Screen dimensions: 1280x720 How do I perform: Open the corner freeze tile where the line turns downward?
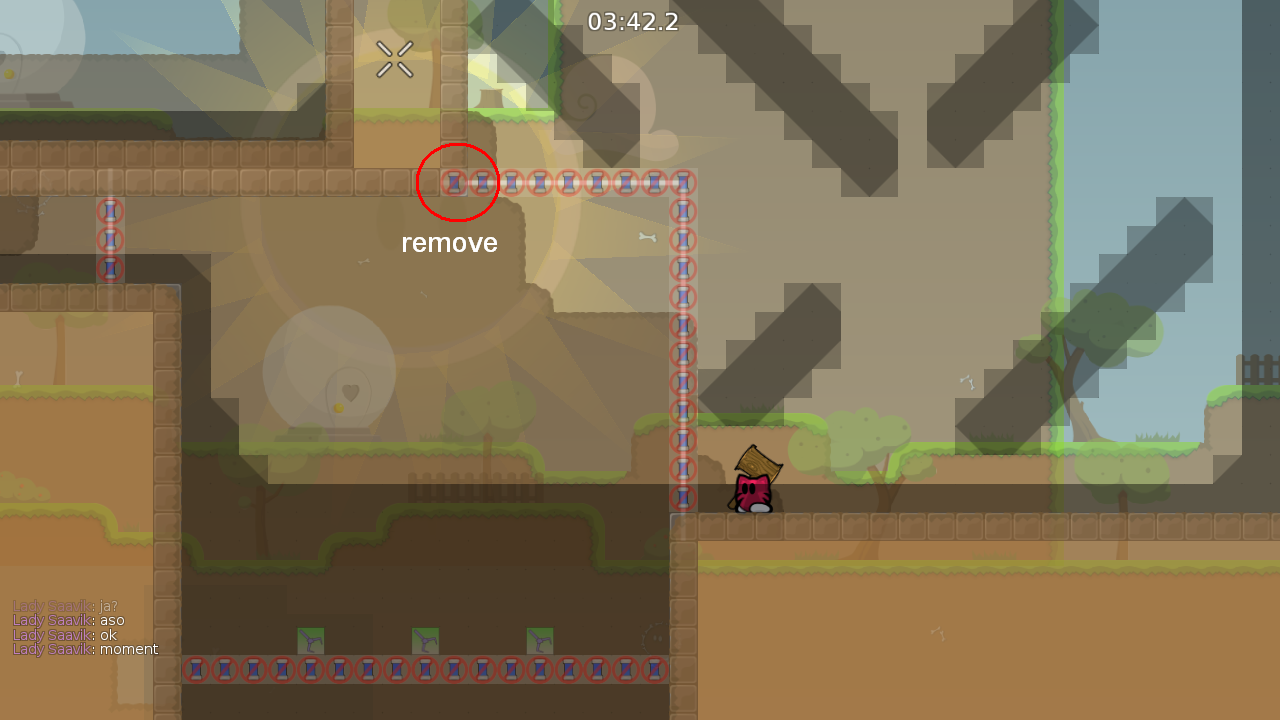coord(684,182)
